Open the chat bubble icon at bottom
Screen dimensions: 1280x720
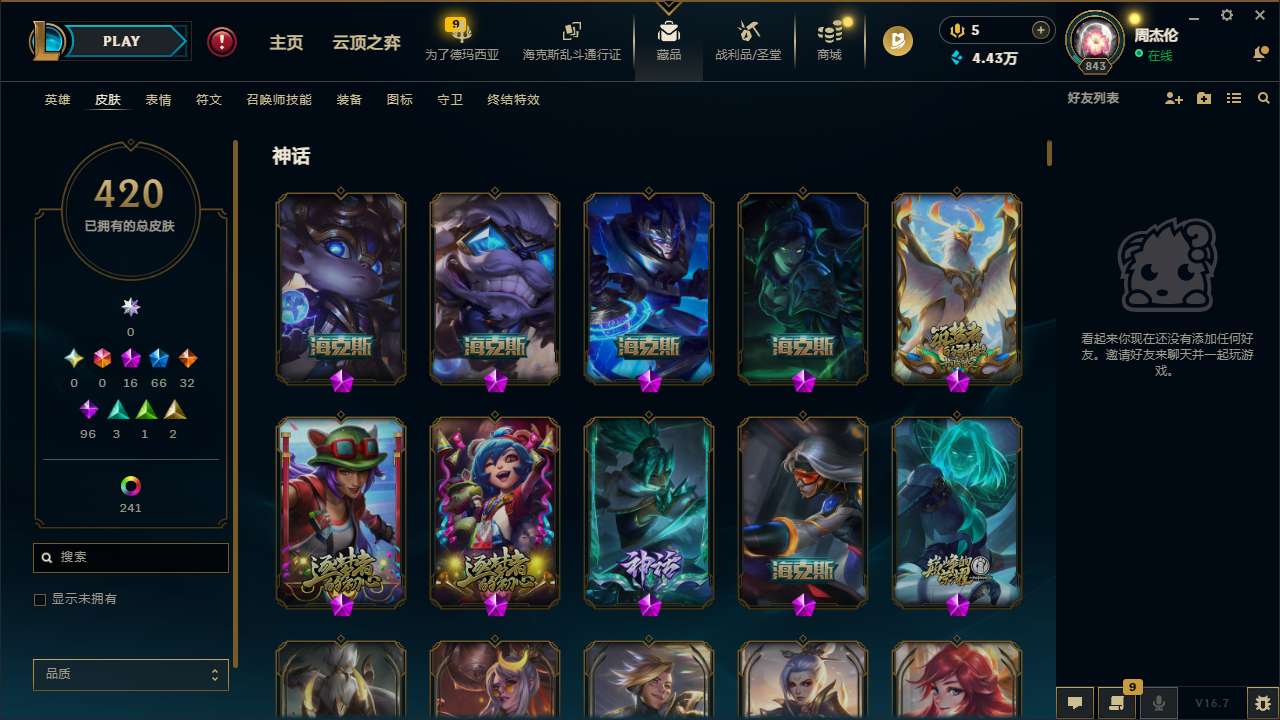click(x=1075, y=703)
